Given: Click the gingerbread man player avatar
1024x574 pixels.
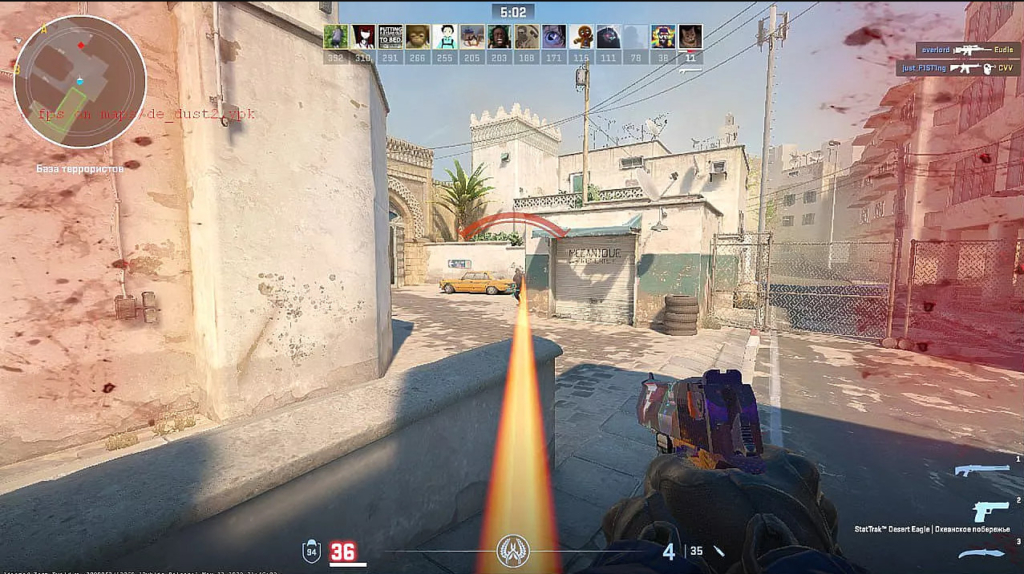Looking at the screenshot, I should pos(581,37).
